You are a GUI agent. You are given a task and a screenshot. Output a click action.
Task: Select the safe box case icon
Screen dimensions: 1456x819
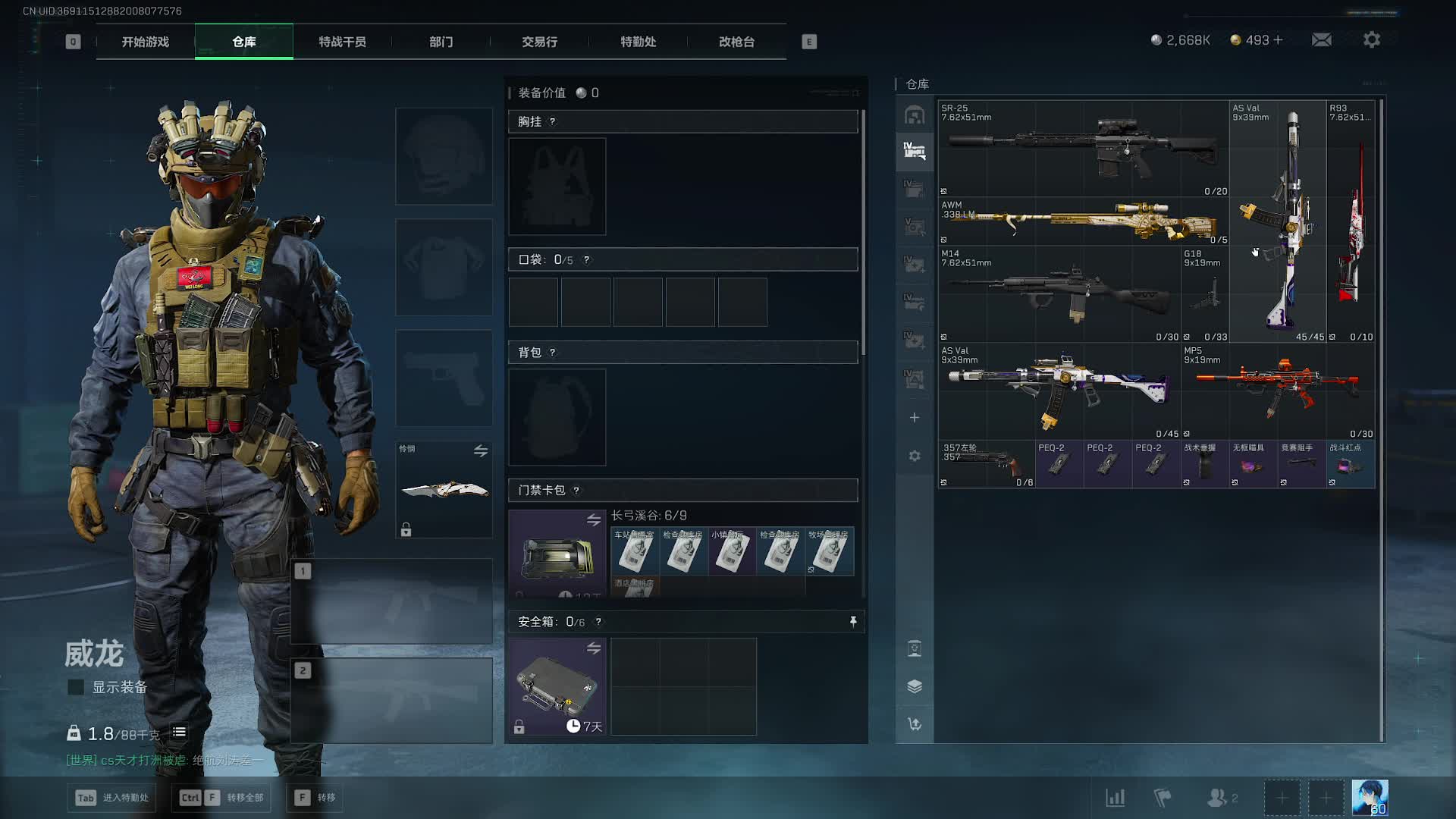(557, 686)
